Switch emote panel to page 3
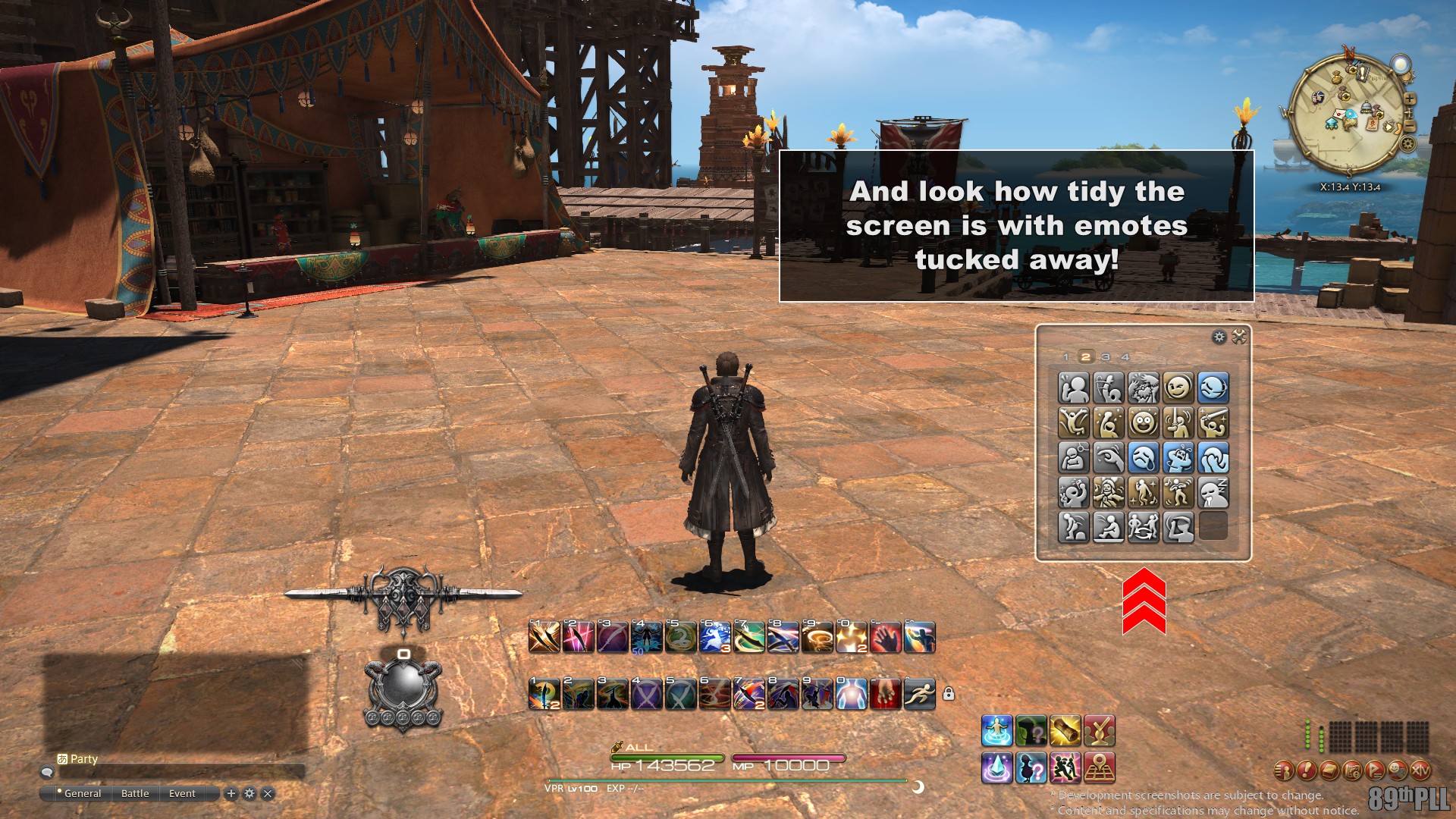Viewport: 1456px width, 819px height. point(1106,357)
